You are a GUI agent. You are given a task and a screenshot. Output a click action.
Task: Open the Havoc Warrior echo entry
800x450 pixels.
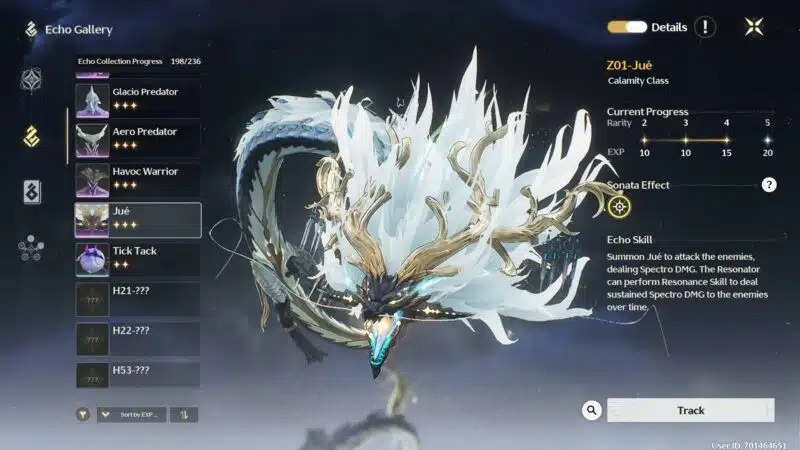point(137,179)
